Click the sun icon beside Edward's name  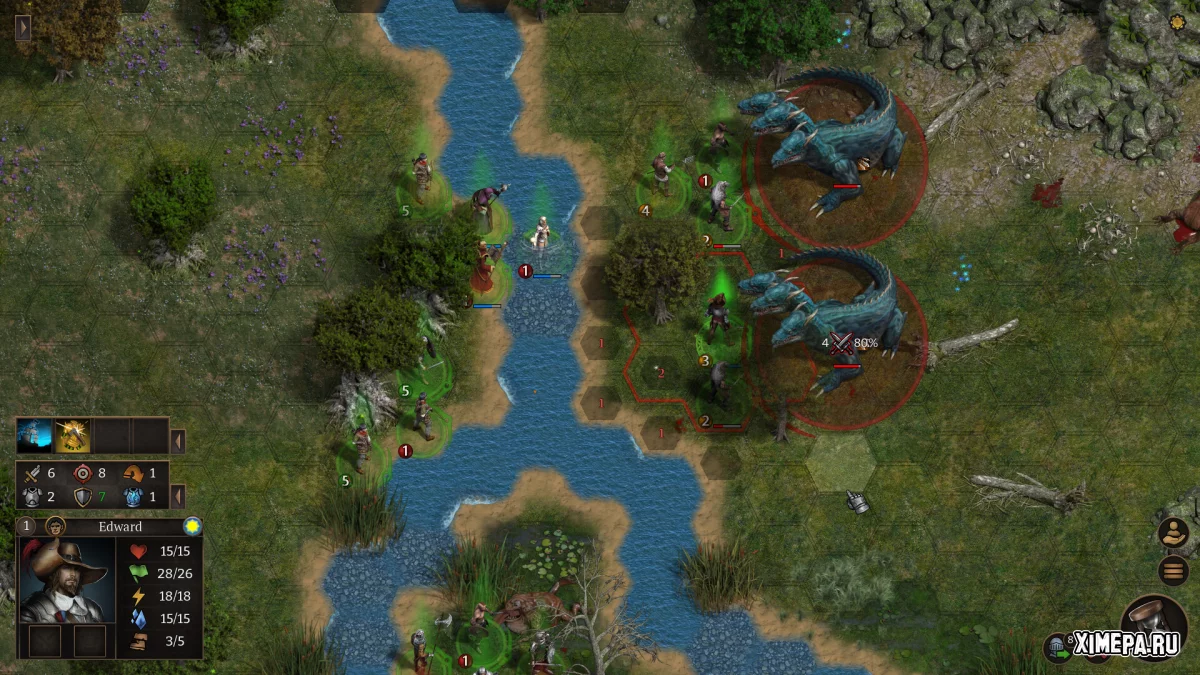[x=192, y=526]
